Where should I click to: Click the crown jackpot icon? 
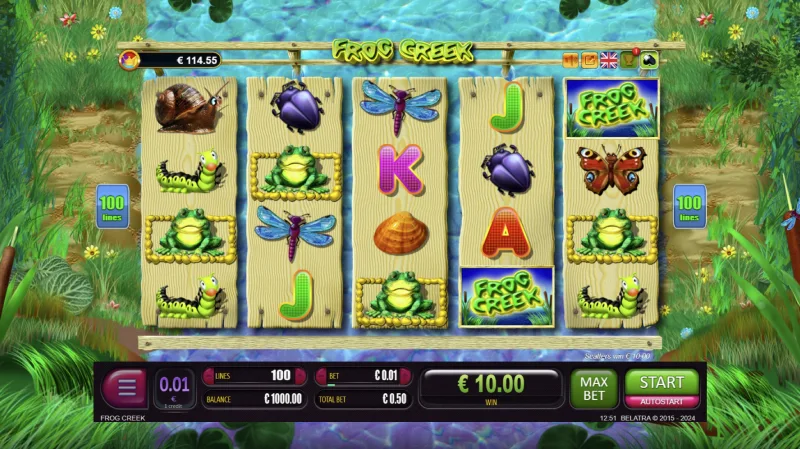coord(130,60)
